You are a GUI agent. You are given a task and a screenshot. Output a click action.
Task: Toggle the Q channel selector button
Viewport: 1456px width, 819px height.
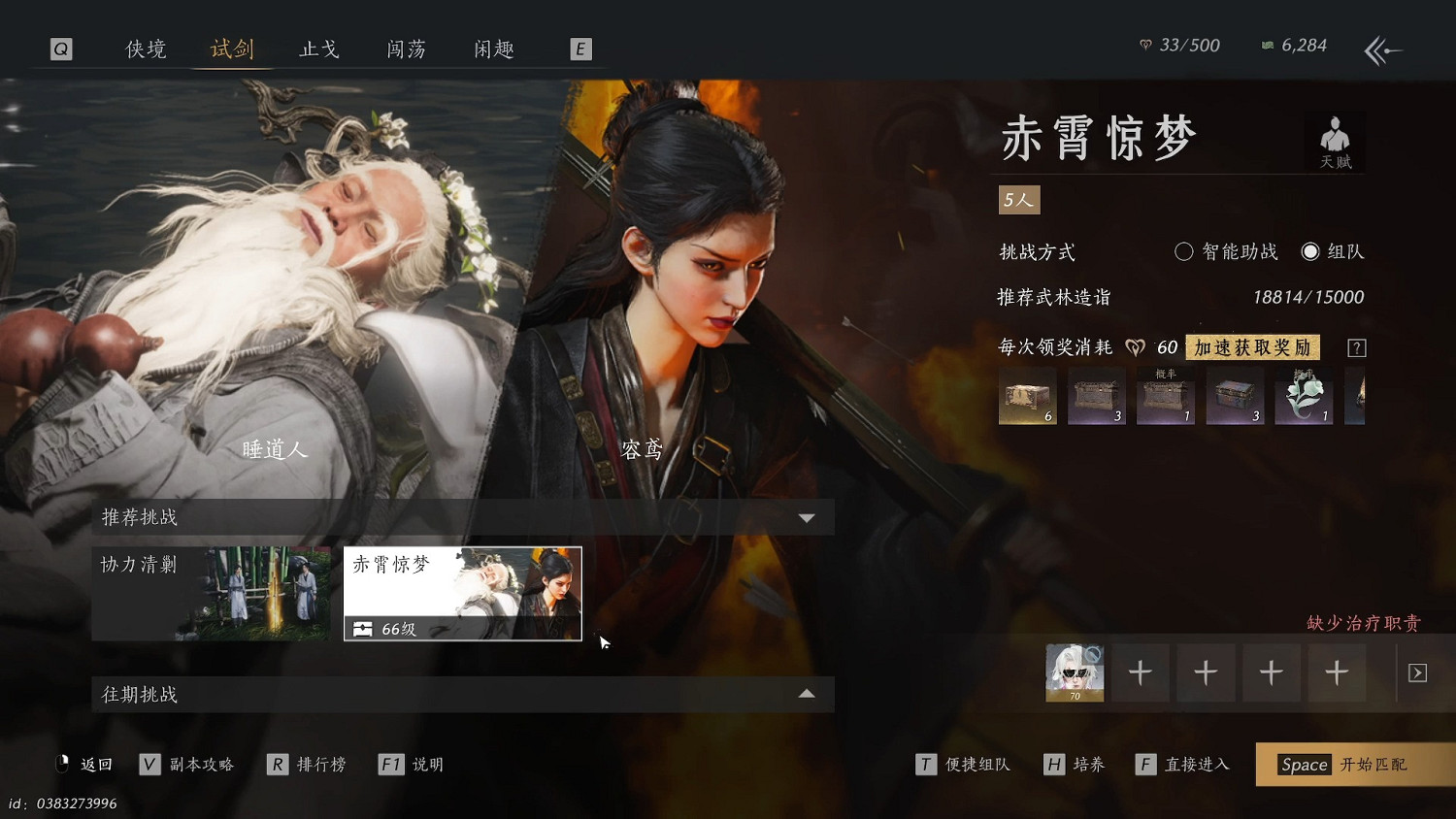[61, 49]
